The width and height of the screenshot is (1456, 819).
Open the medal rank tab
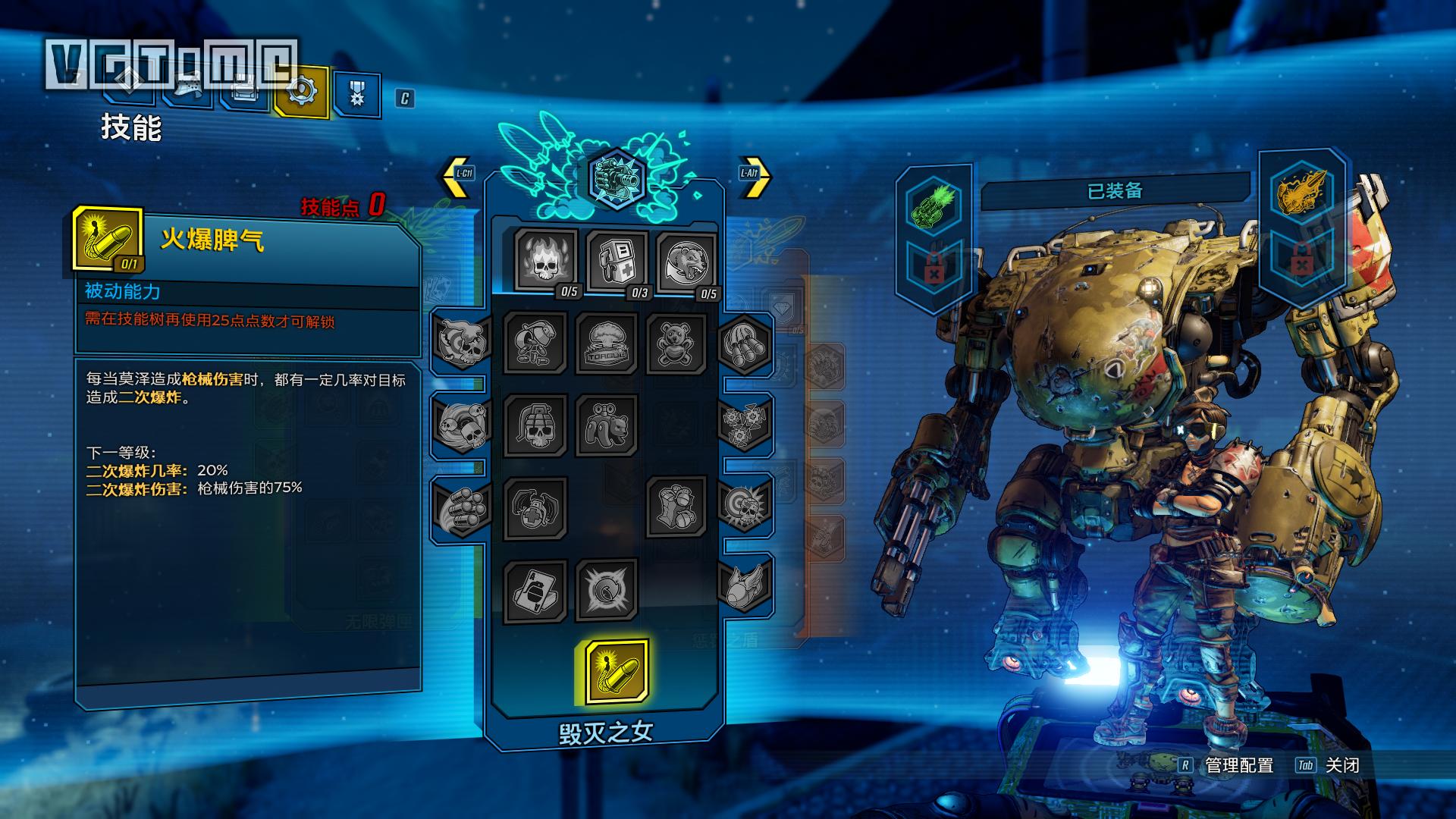click(356, 94)
